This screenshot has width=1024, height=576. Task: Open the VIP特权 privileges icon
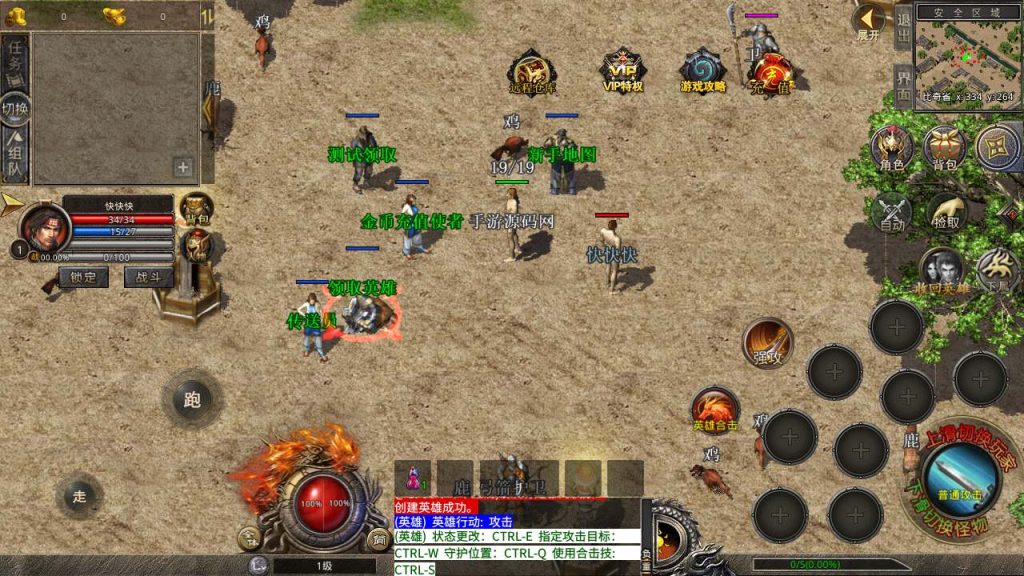tap(622, 70)
